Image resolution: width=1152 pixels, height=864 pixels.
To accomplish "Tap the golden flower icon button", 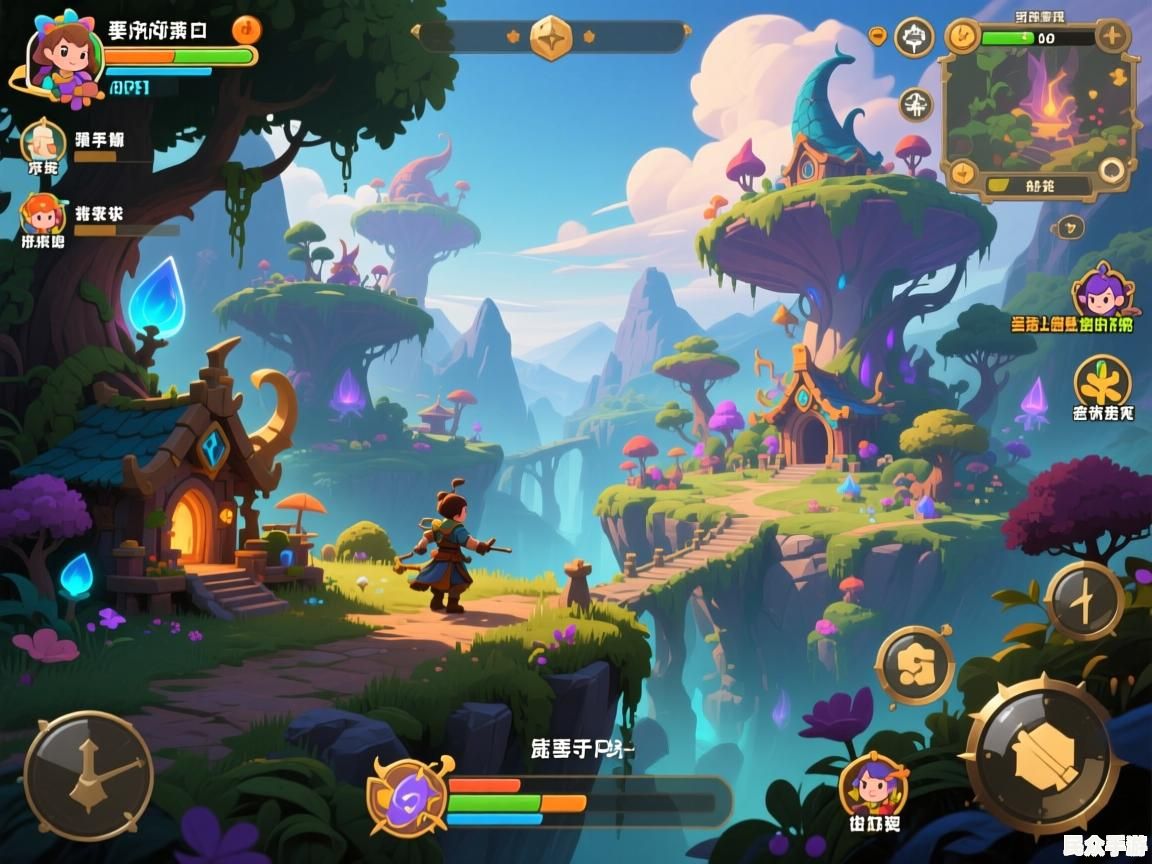I will click(x=1103, y=382).
